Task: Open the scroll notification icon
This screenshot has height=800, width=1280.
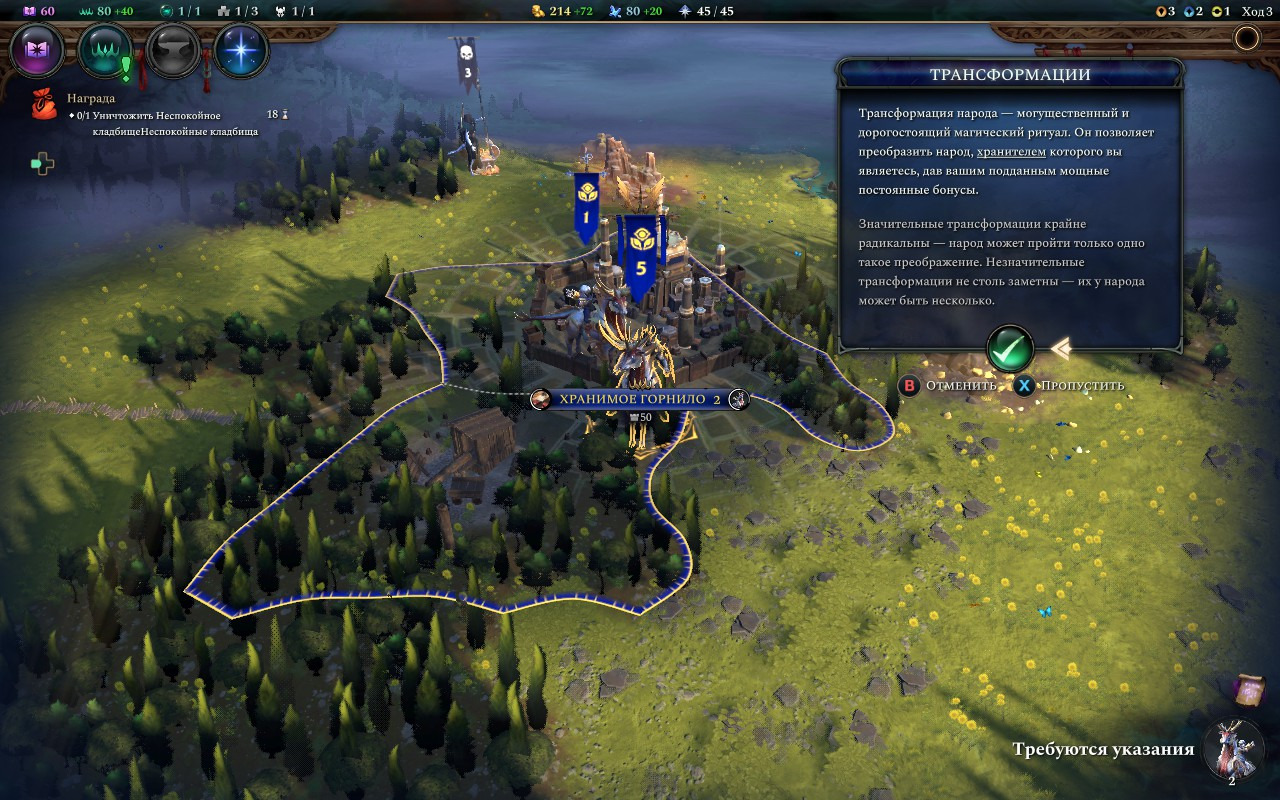Action: [x=1249, y=691]
